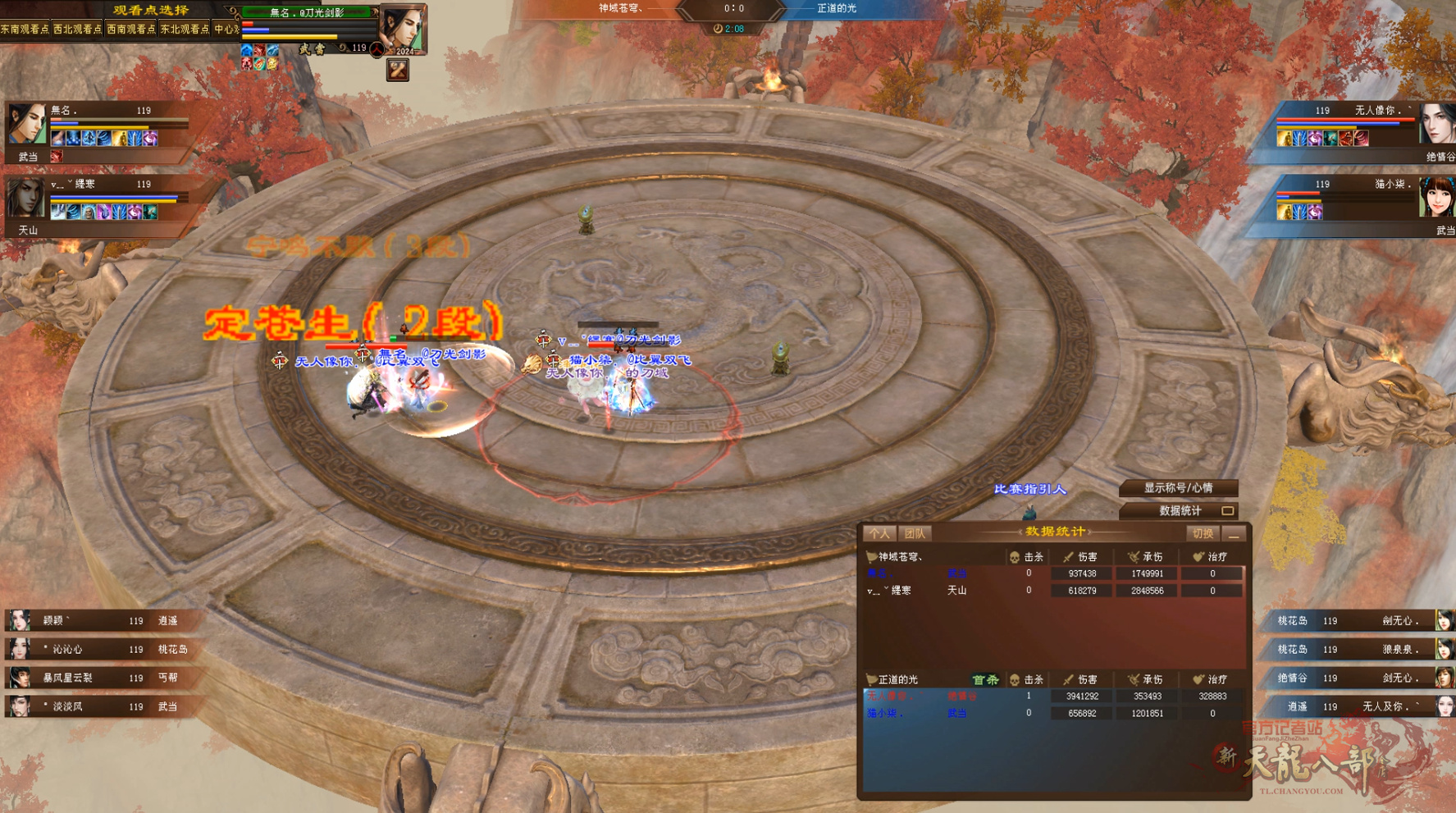Select the 无人像你 player portrait
Image resolution: width=1456 pixels, height=813 pixels.
coord(1436,125)
